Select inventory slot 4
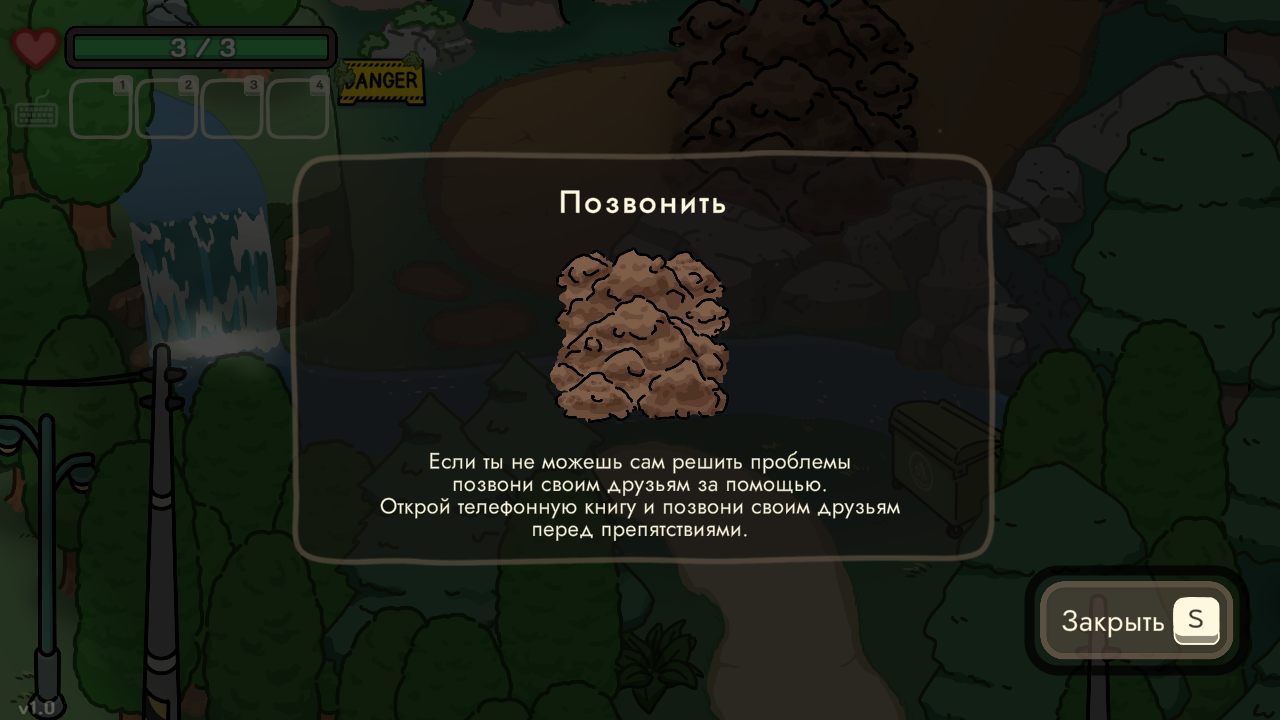The image size is (1280, 720). click(x=298, y=112)
